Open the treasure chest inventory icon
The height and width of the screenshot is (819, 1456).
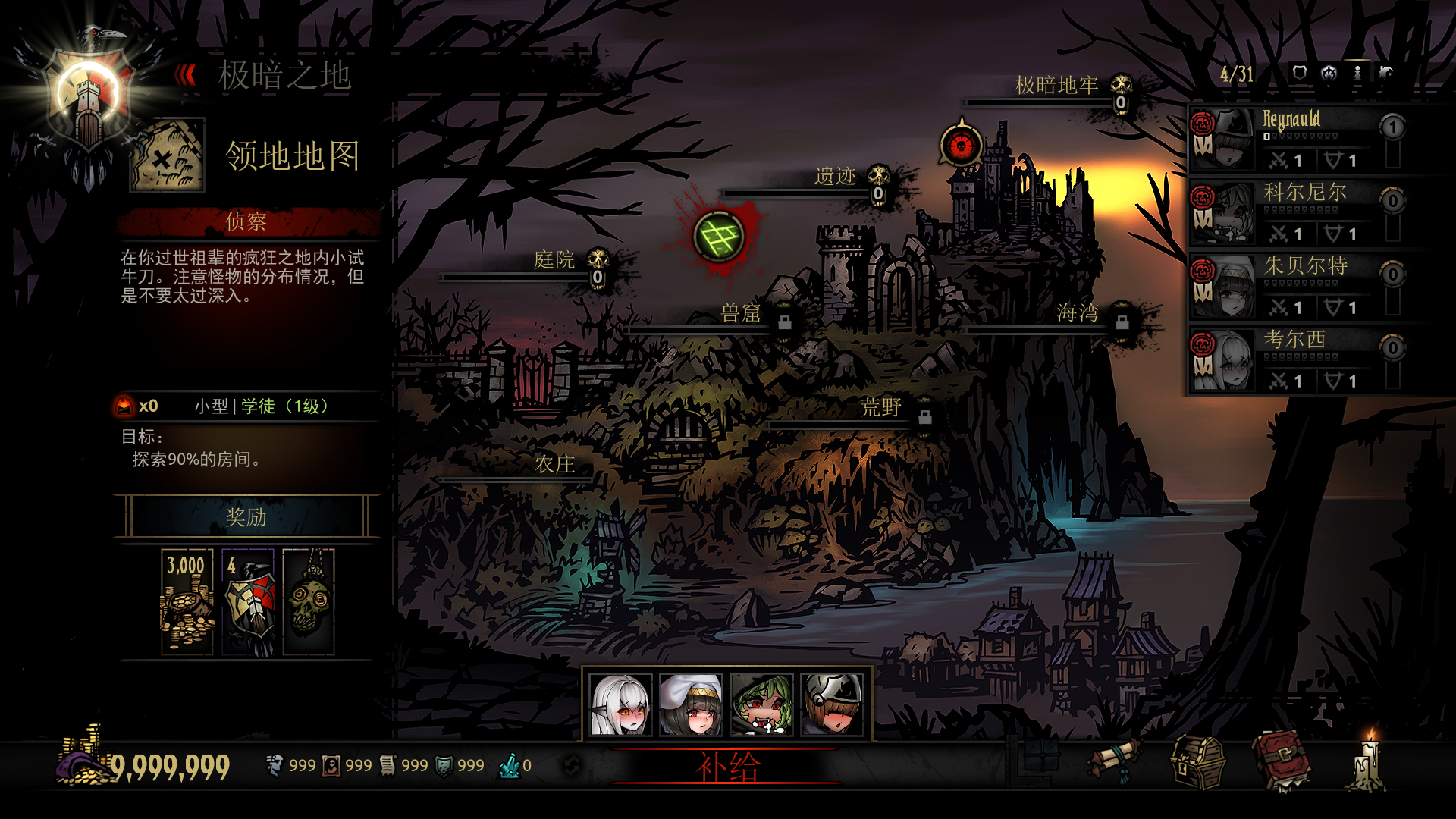pyautogui.click(x=1198, y=763)
